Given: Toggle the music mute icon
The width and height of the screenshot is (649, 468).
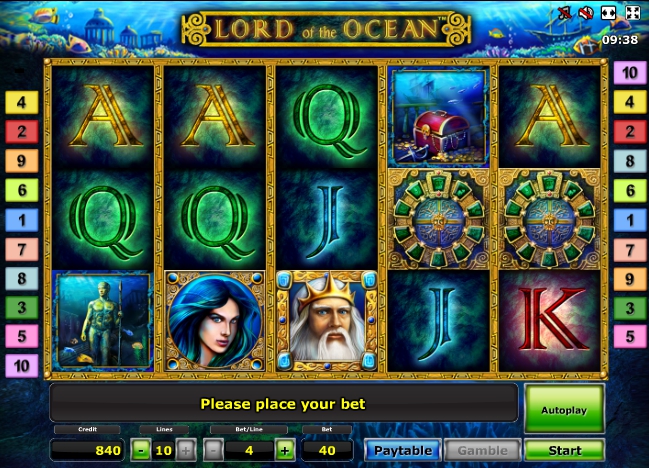Looking at the screenshot, I should [x=566, y=13].
